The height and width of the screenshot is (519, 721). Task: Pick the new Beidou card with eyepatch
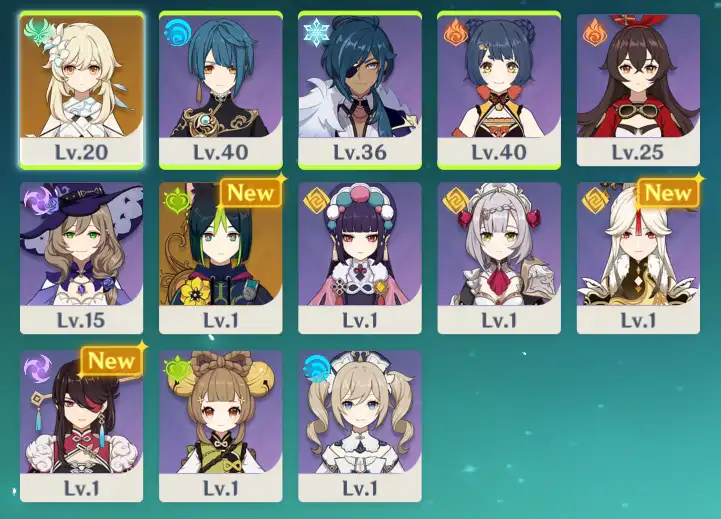pos(81,425)
